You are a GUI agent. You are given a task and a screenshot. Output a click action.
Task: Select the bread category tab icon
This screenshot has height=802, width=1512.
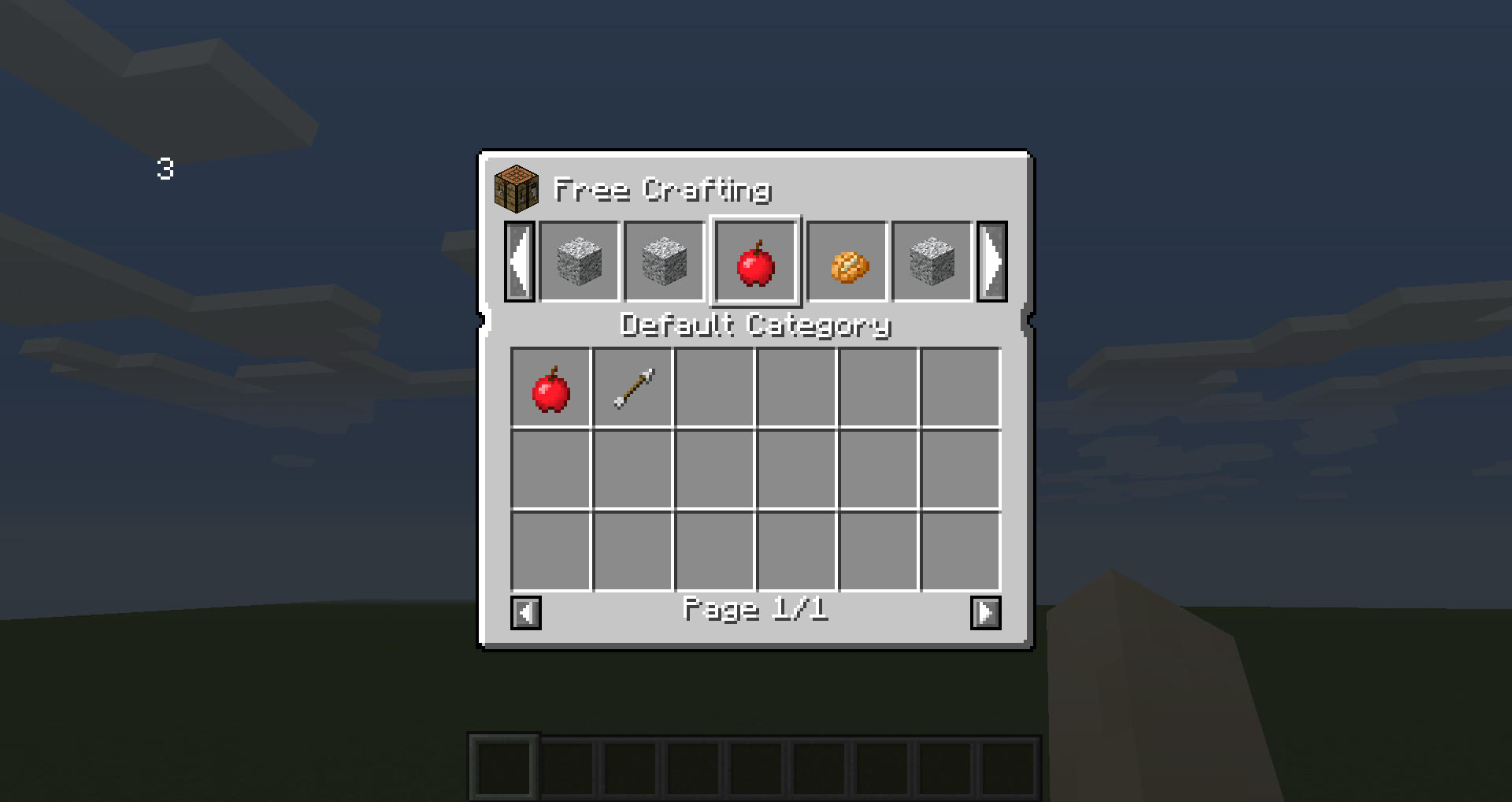[847, 263]
